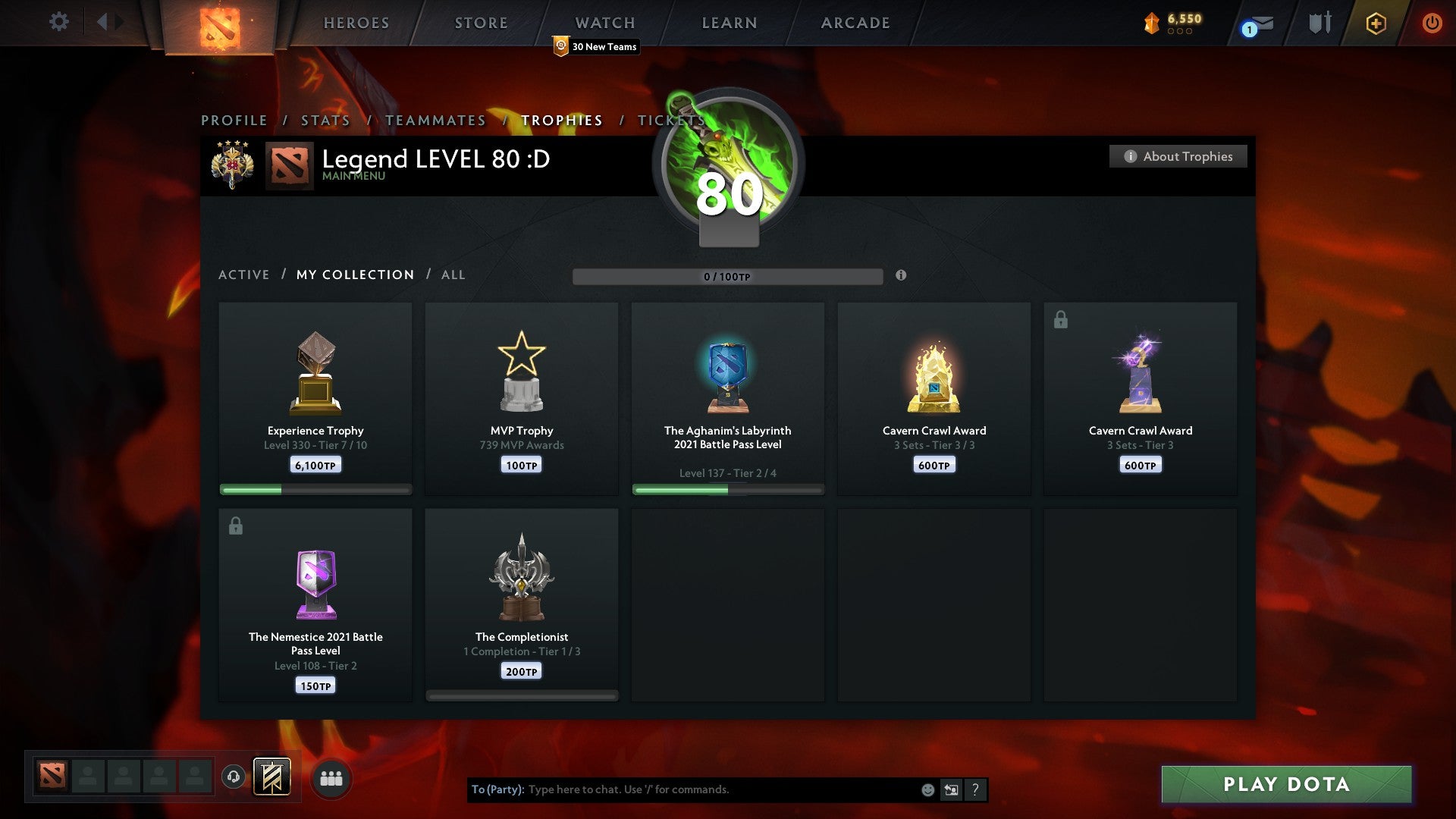Open the TEAMMATES tab
This screenshot has height=819, width=1456.
click(x=436, y=120)
